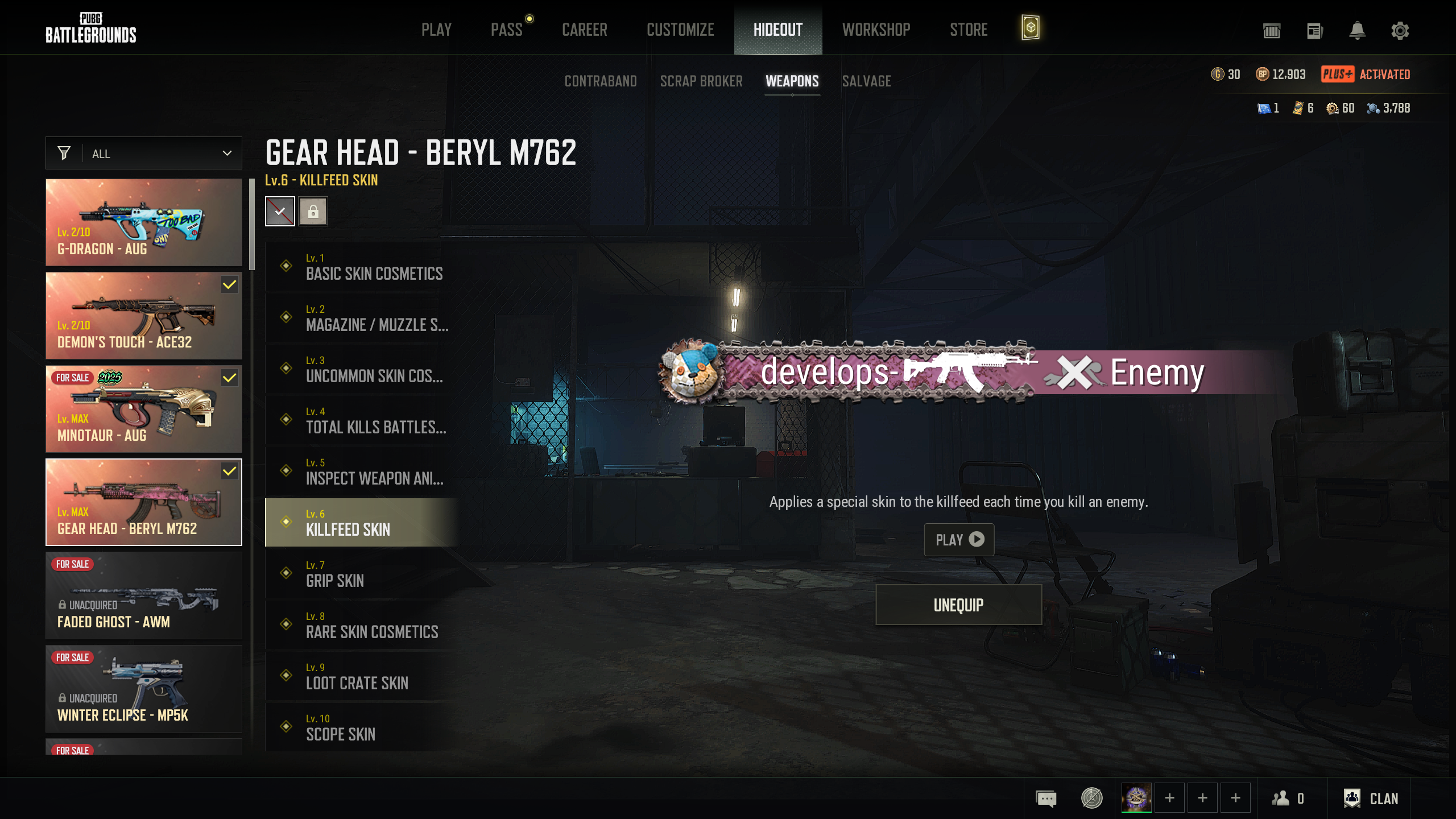Choose the Lv. 9 Loot Crate Skin row

[362, 676]
